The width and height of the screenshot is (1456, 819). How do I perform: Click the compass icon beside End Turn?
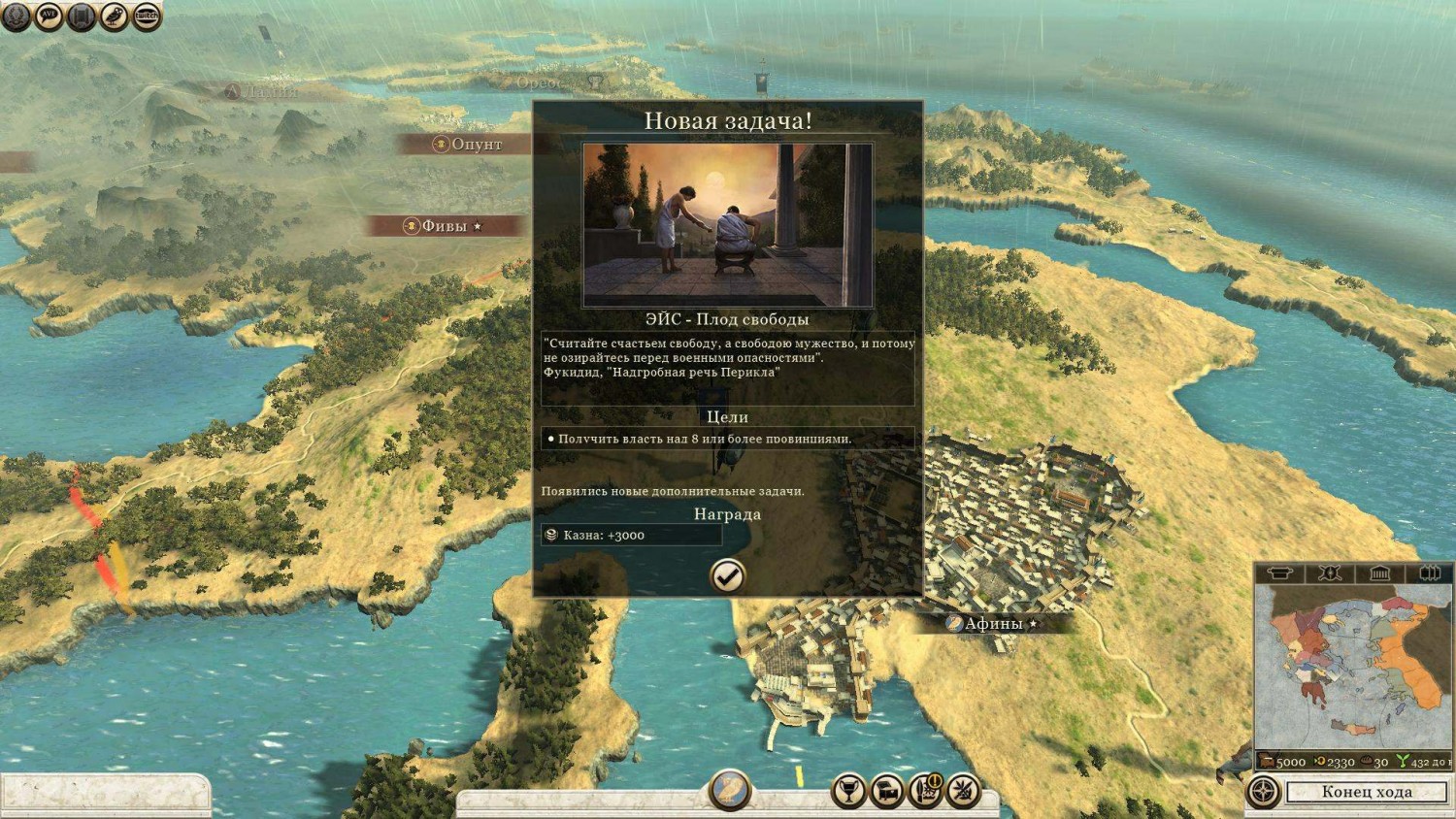pos(1262,792)
